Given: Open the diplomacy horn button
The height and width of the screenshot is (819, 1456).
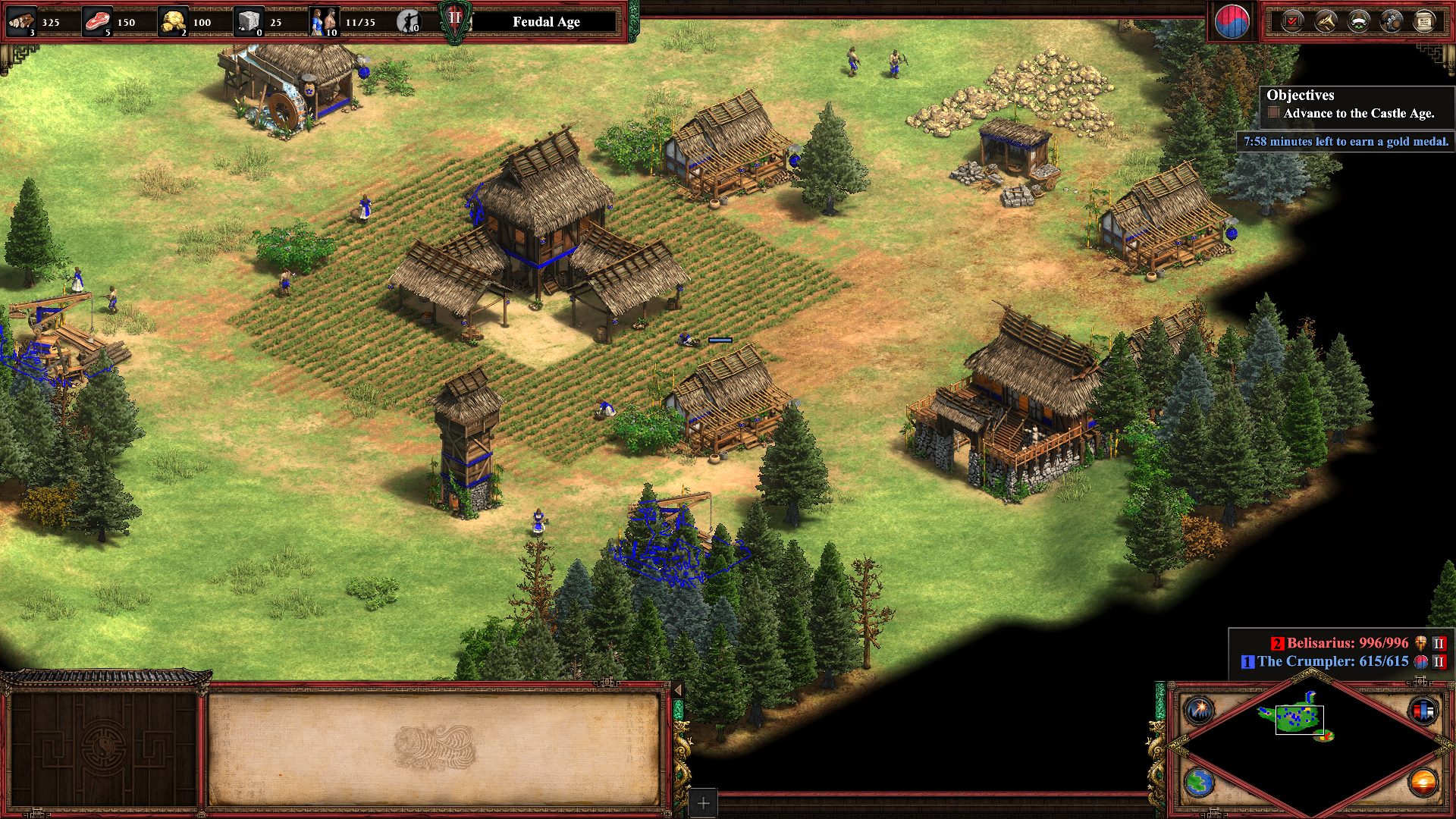Looking at the screenshot, I should pos(1326,21).
